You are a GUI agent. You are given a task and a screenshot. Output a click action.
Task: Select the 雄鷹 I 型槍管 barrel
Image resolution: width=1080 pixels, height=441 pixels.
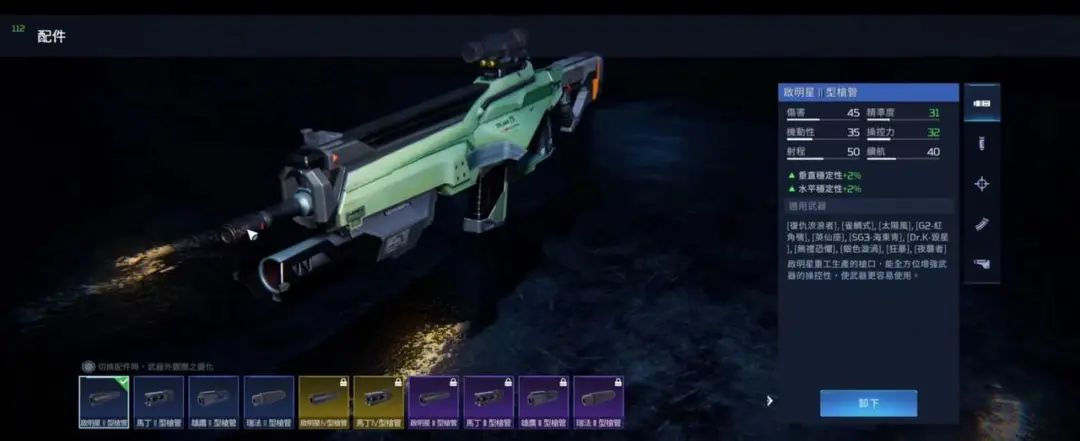coord(214,401)
